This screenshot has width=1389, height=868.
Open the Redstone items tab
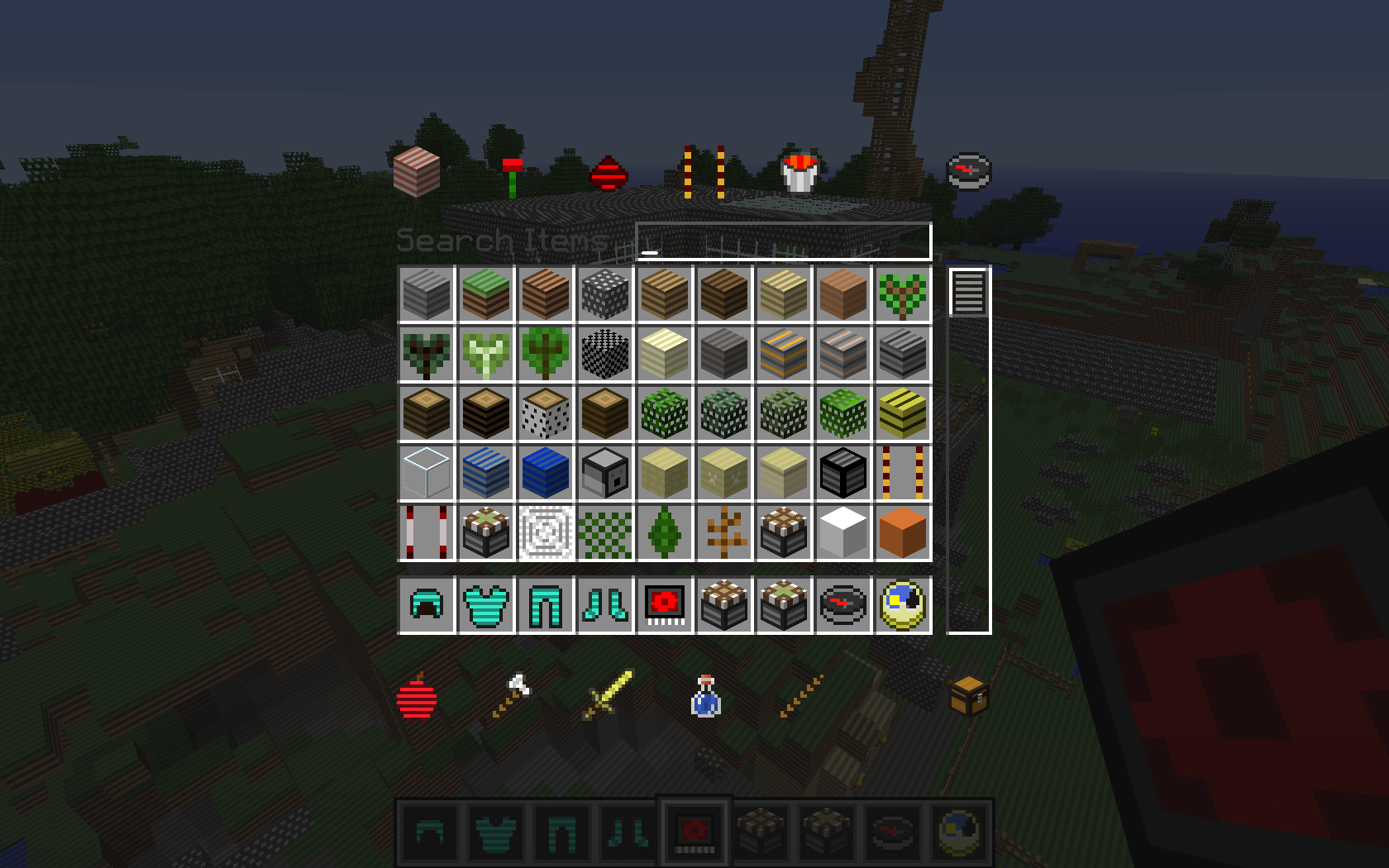(608, 171)
